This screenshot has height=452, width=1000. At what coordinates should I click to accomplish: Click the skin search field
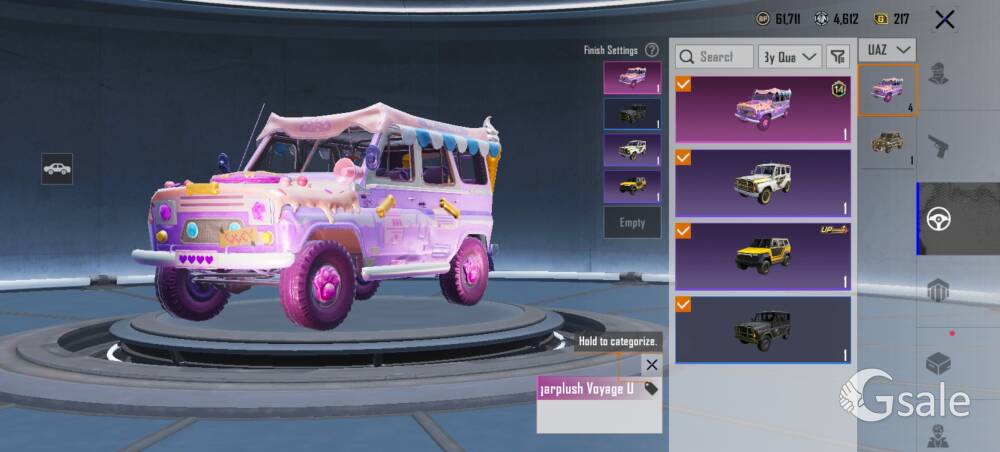coord(714,57)
